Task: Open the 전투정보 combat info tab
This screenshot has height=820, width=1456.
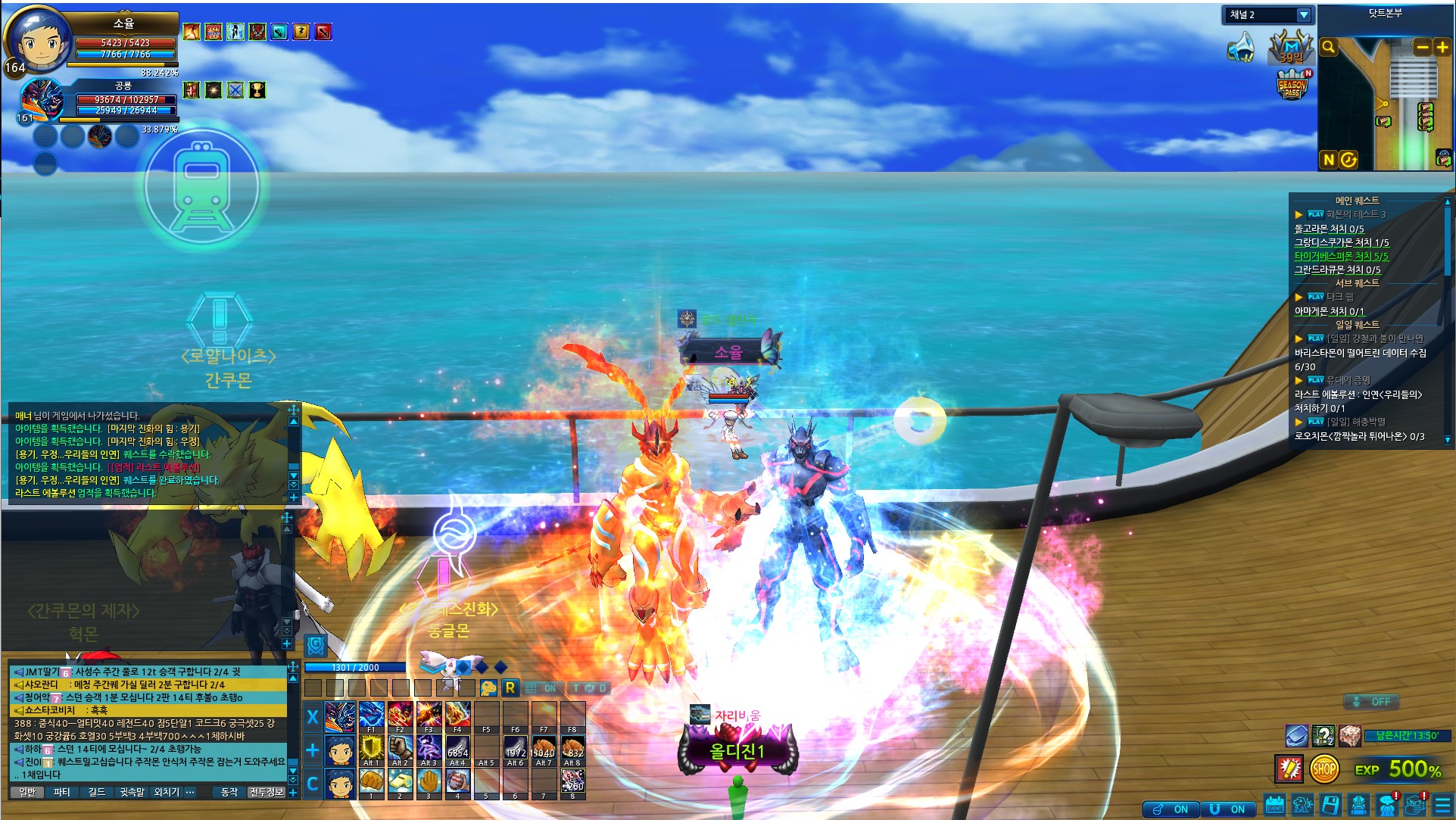Action: pyautogui.click(x=267, y=792)
